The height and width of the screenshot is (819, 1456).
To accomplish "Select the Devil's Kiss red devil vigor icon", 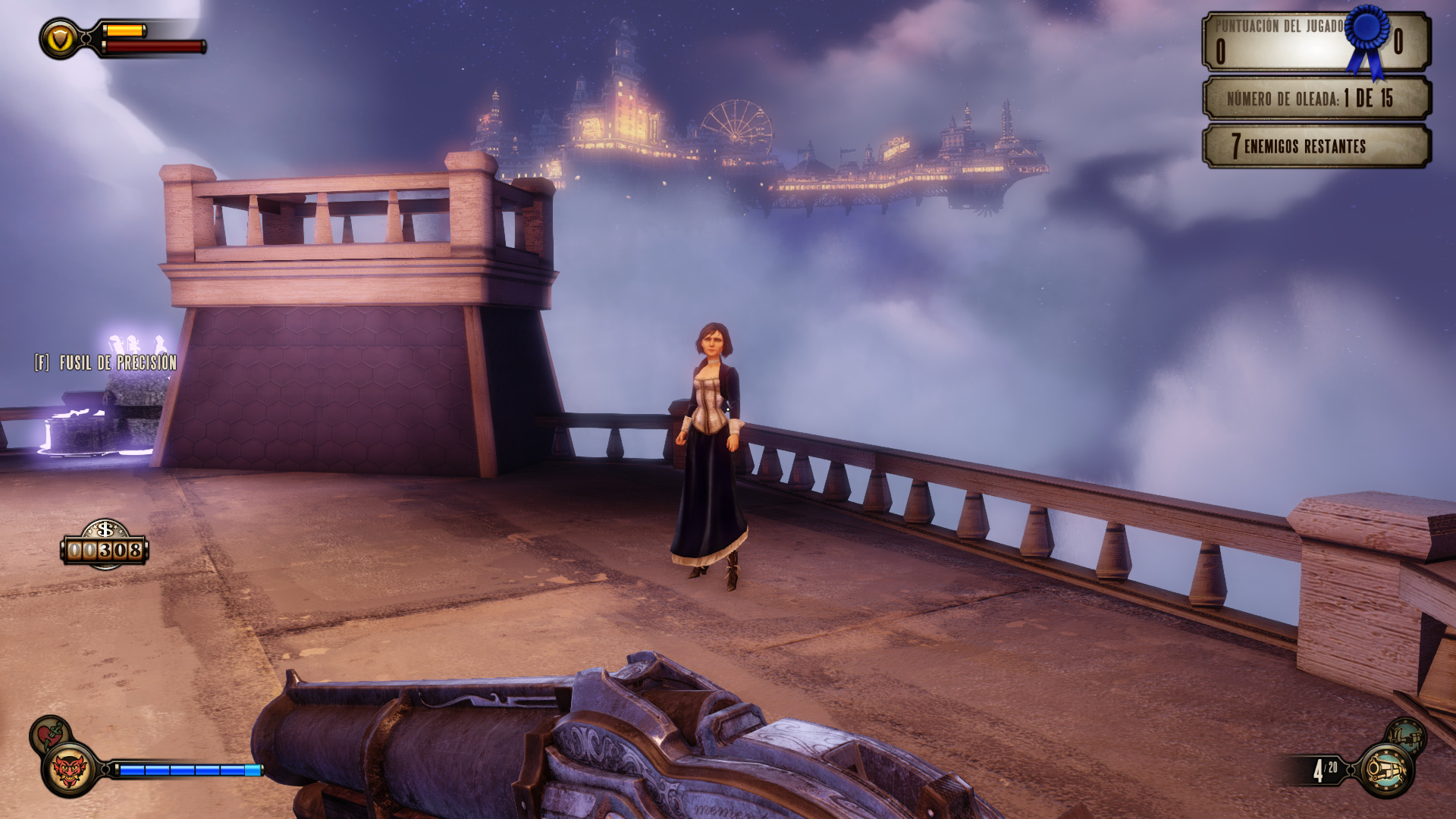I will [69, 770].
